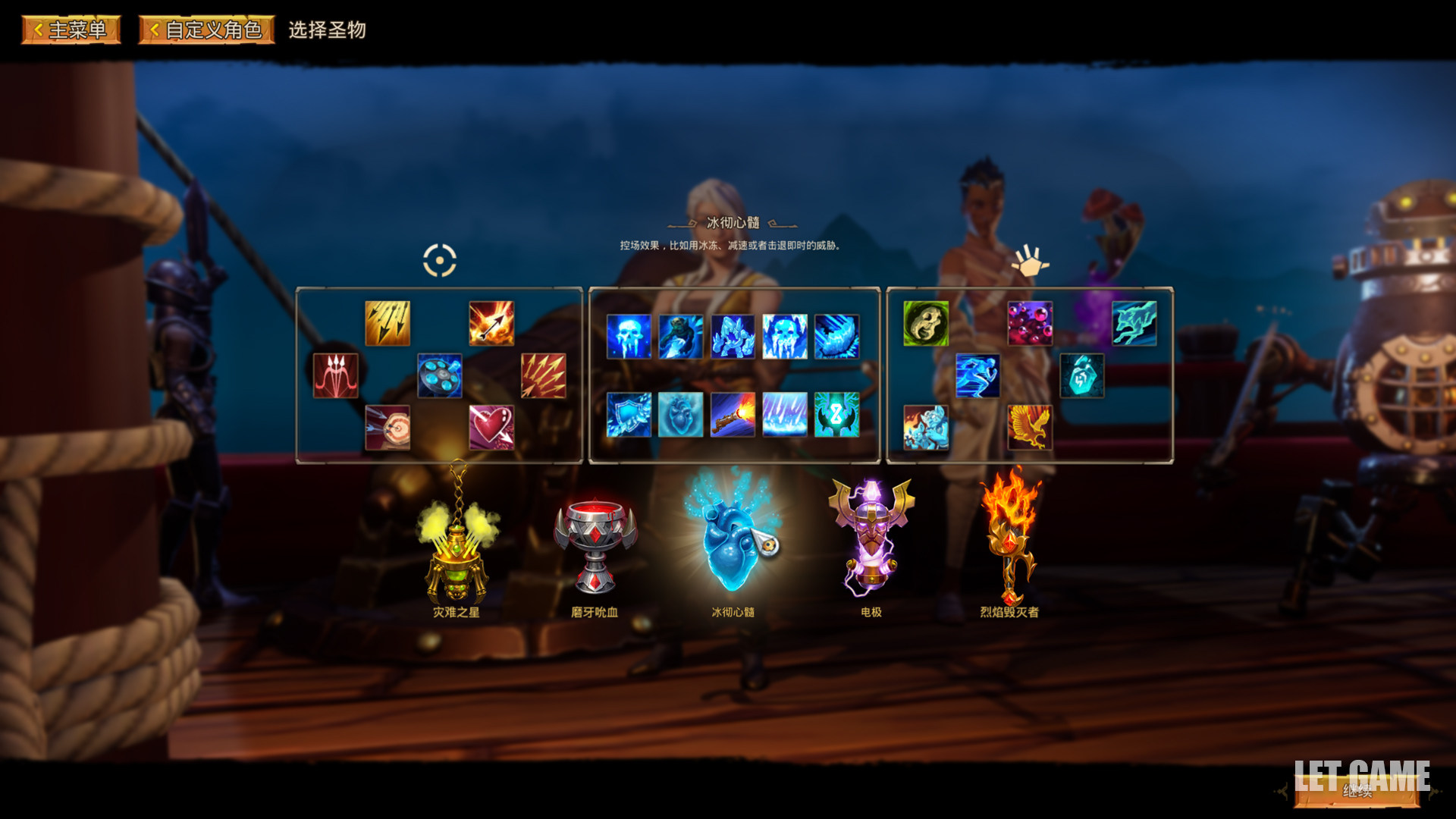1456x819 pixels.
Task: Choose the flaming cannon skill icon
Action: click(733, 414)
